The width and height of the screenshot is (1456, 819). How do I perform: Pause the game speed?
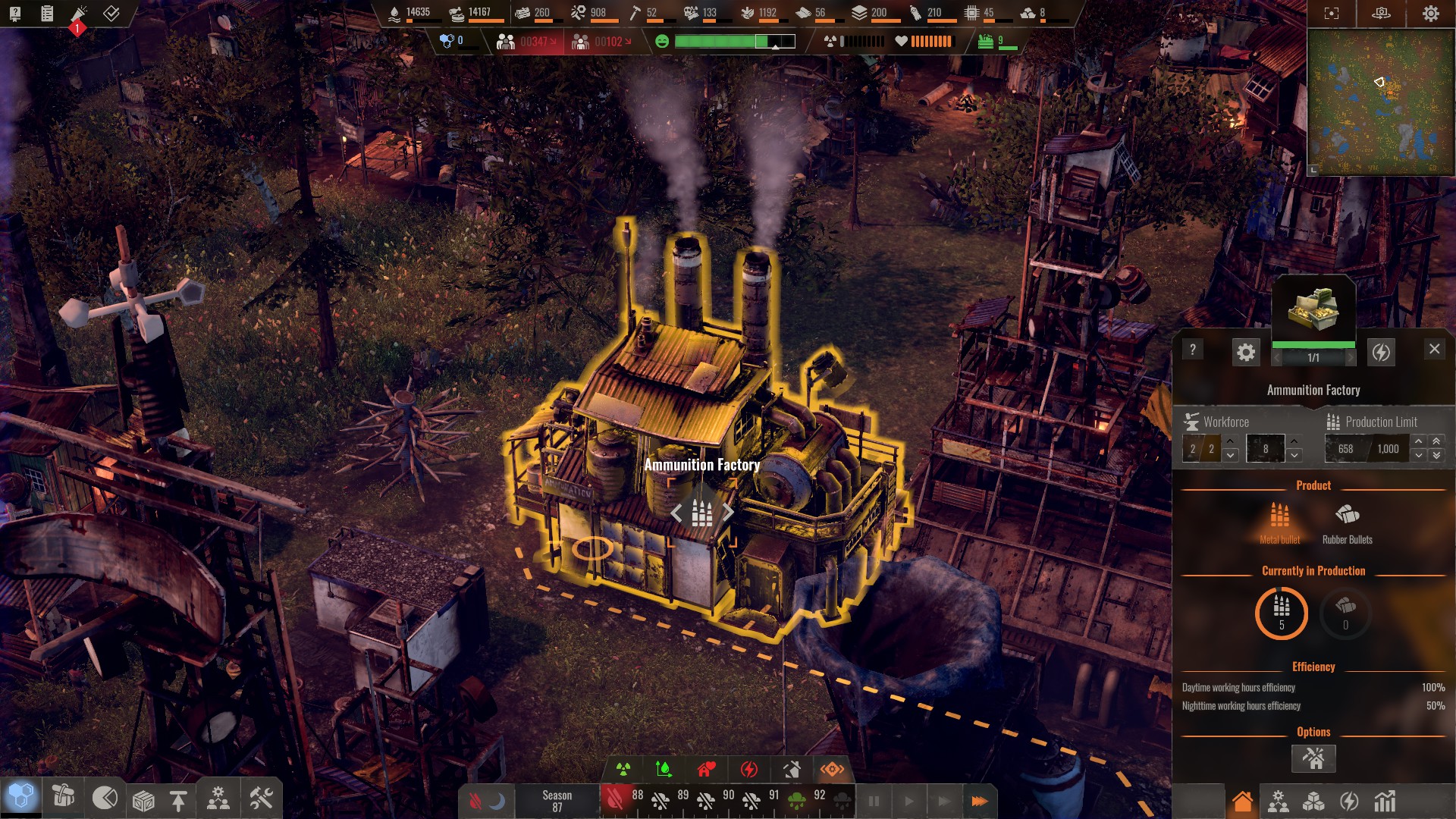pyautogui.click(x=874, y=801)
